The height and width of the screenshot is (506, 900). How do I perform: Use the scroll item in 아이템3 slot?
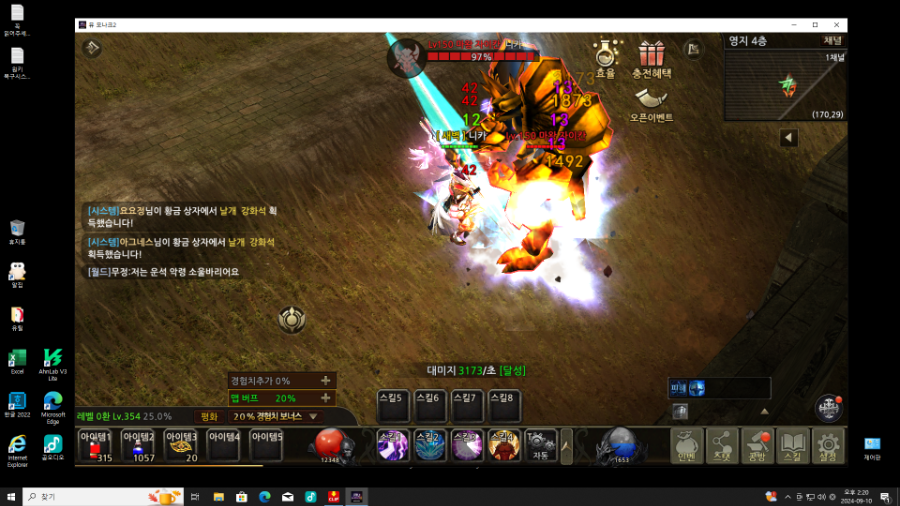click(182, 445)
